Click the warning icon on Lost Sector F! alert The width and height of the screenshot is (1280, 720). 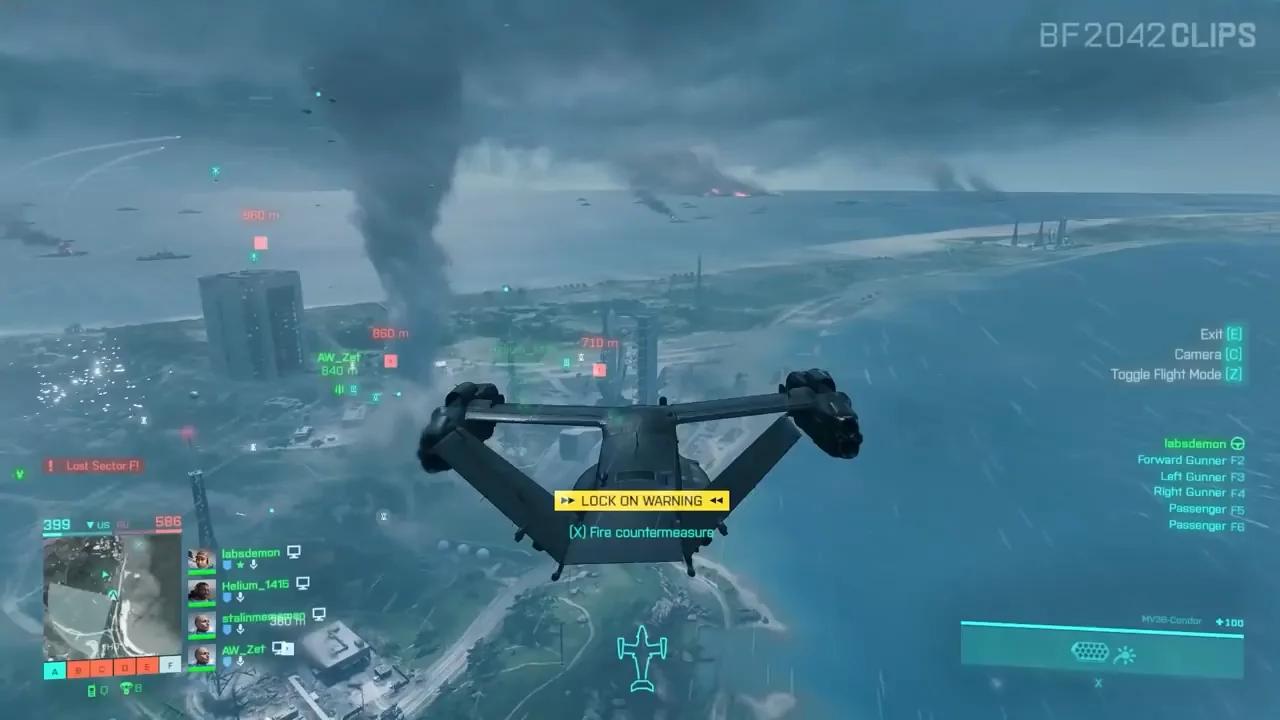[x=48, y=465]
